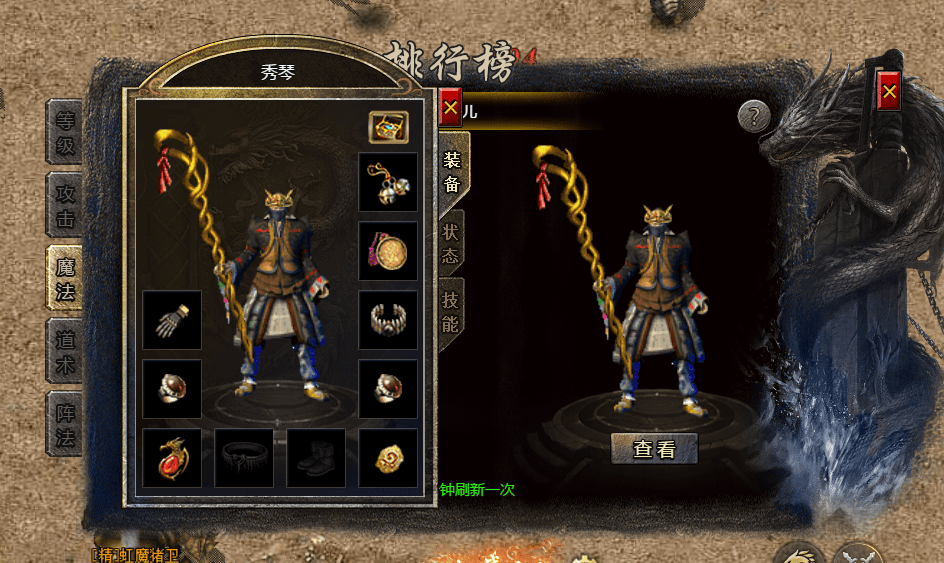Select the 攻击 ranking tab
The image size is (944, 563).
click(x=65, y=205)
